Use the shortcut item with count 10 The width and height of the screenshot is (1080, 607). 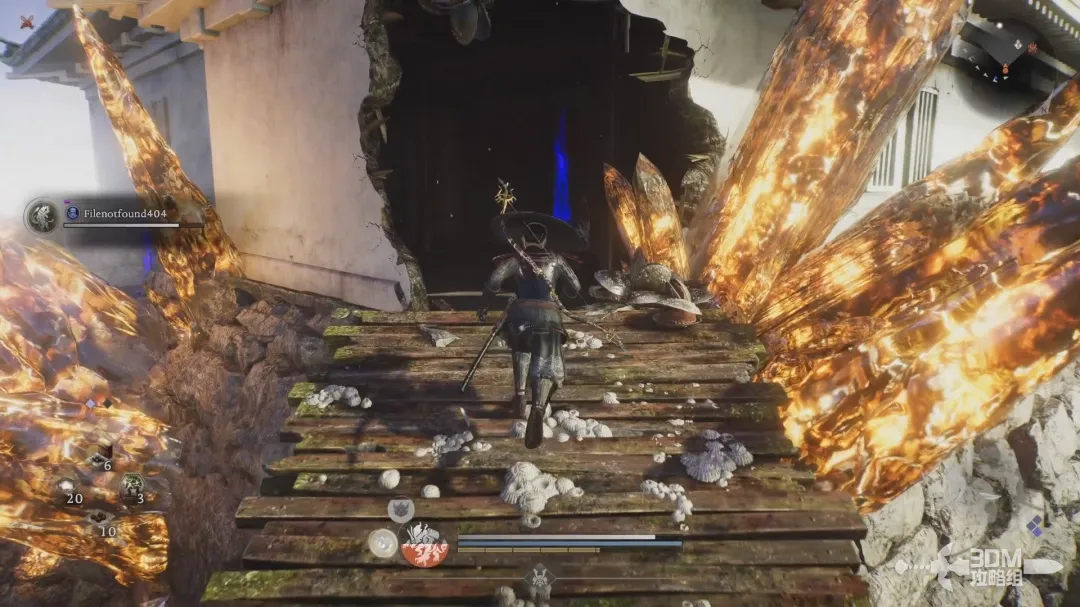click(x=100, y=519)
